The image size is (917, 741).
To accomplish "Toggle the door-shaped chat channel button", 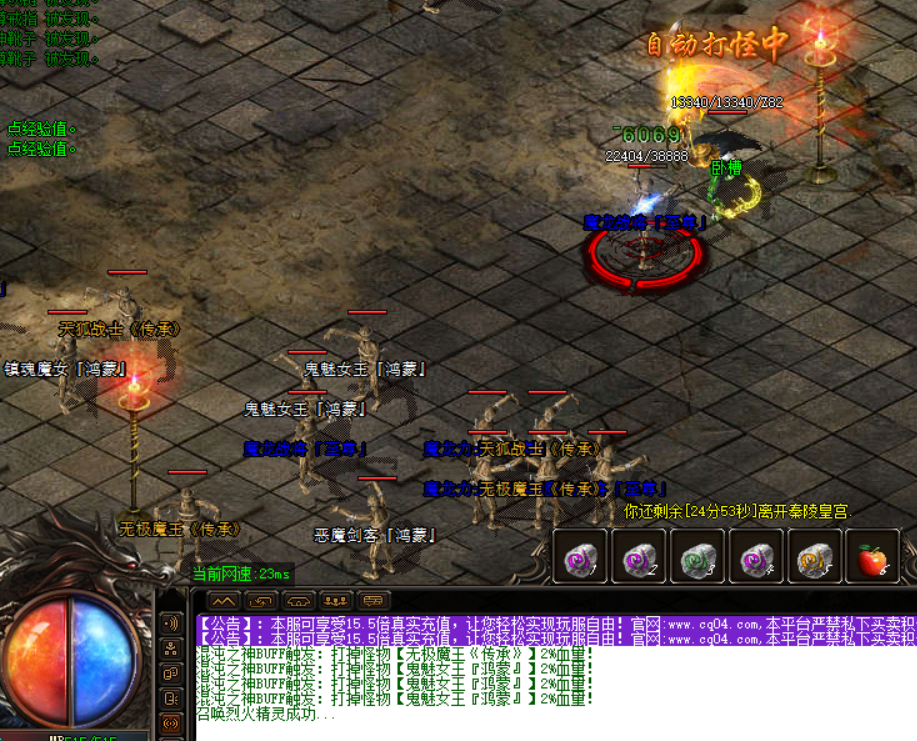I will click(171, 698).
